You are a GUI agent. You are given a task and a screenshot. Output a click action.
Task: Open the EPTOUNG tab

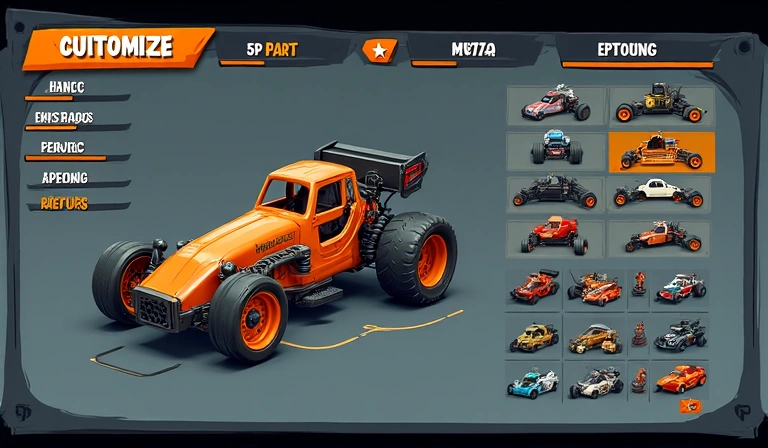click(627, 49)
